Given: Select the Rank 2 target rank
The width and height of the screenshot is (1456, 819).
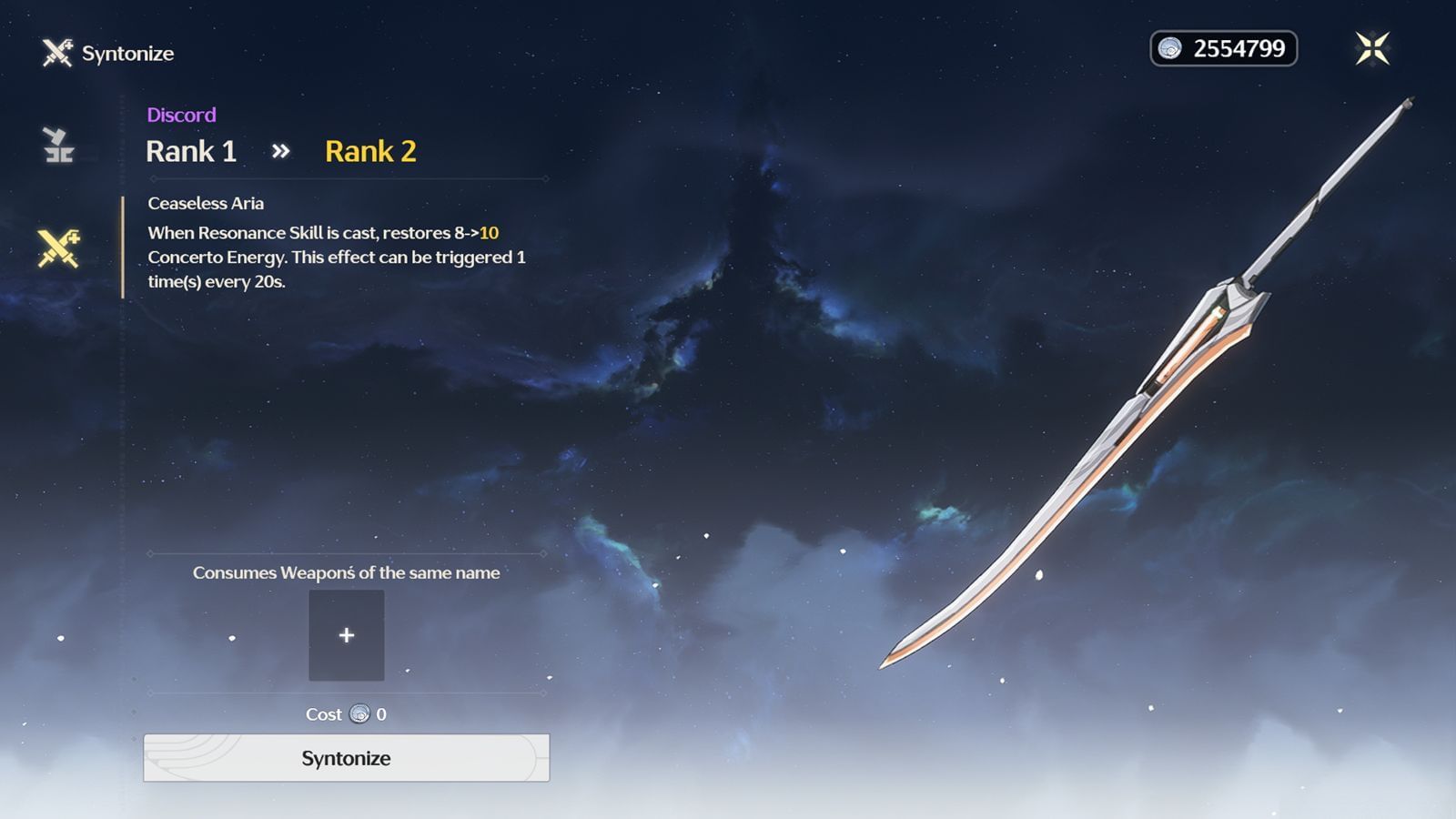Looking at the screenshot, I should [x=370, y=150].
